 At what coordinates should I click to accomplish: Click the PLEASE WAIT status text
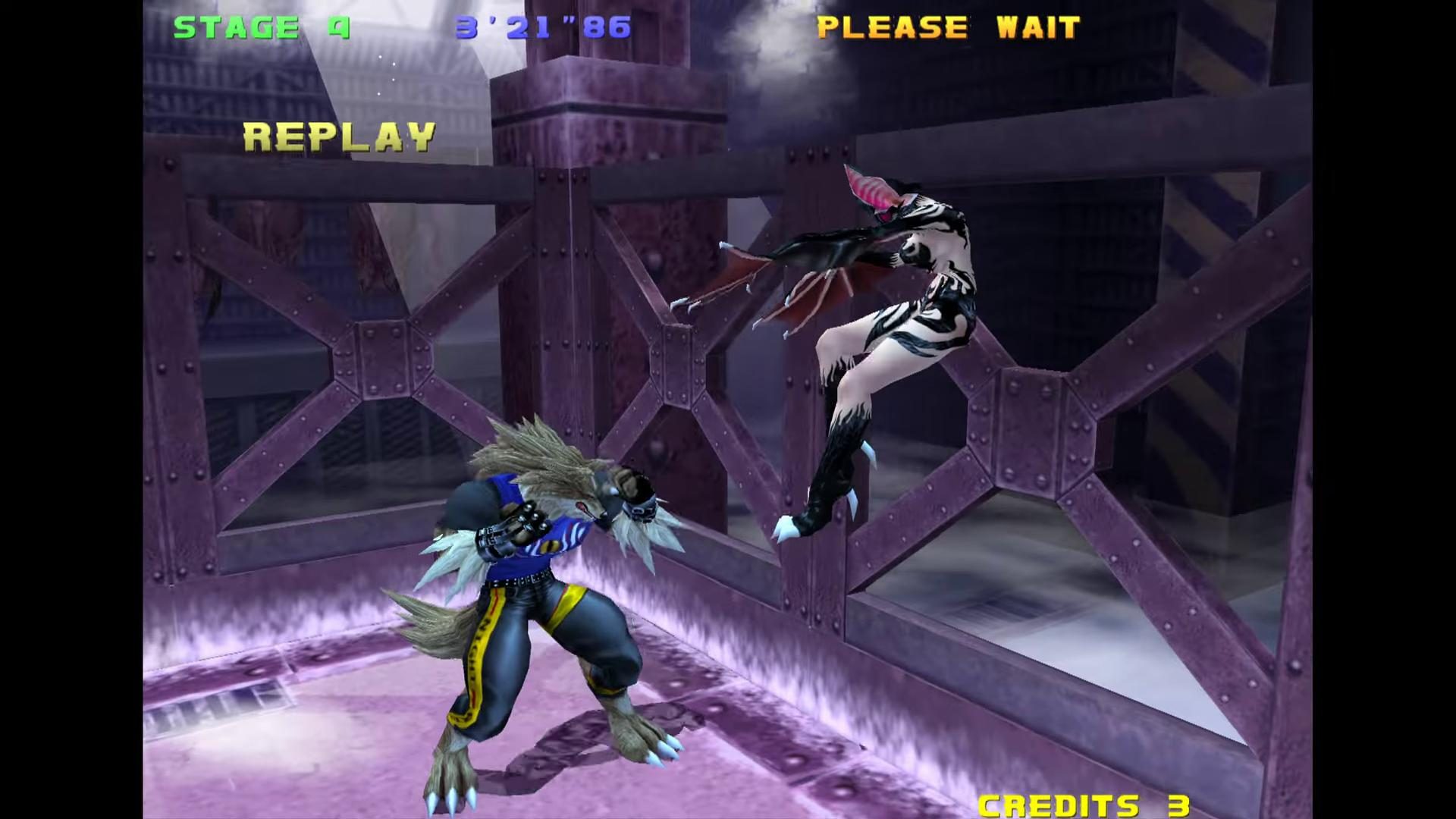(949, 27)
